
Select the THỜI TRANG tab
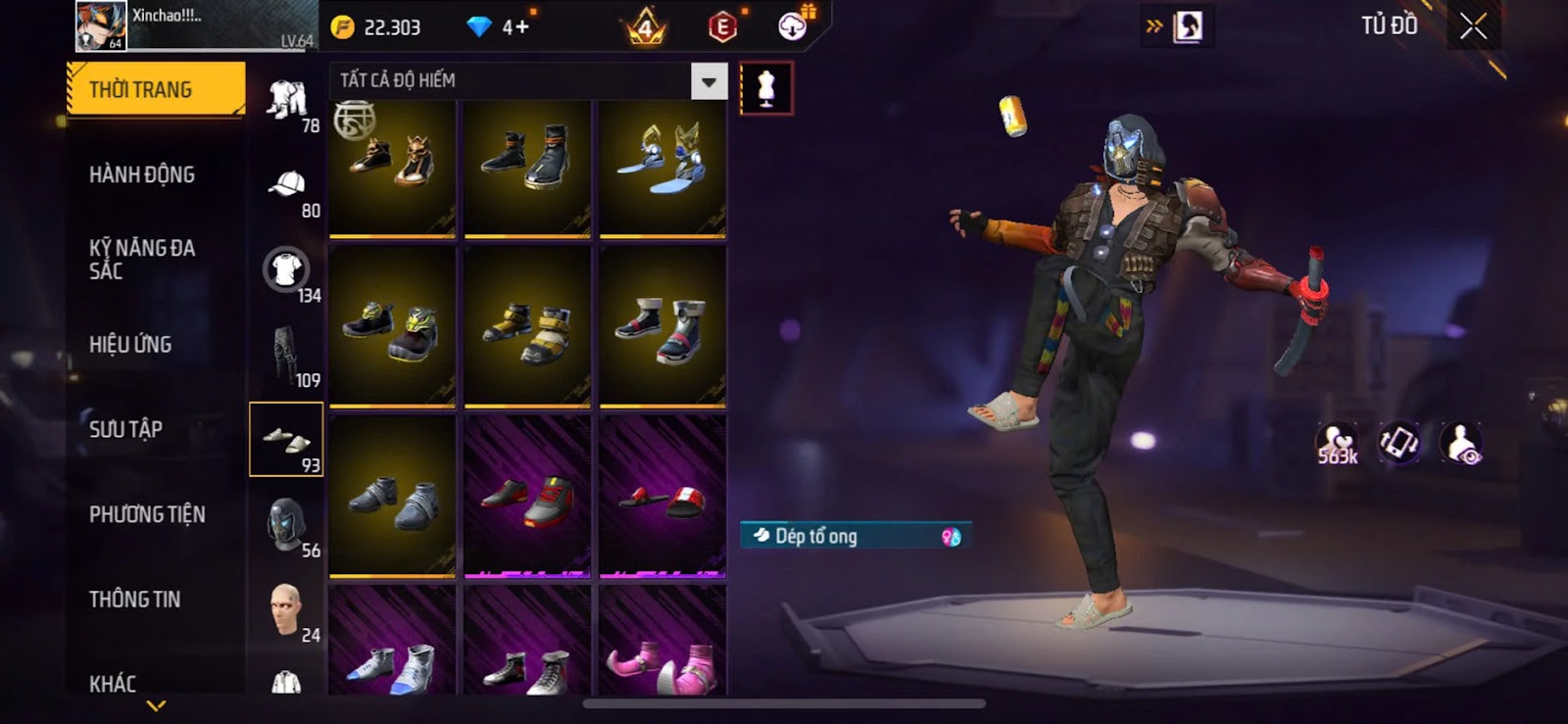(x=155, y=89)
